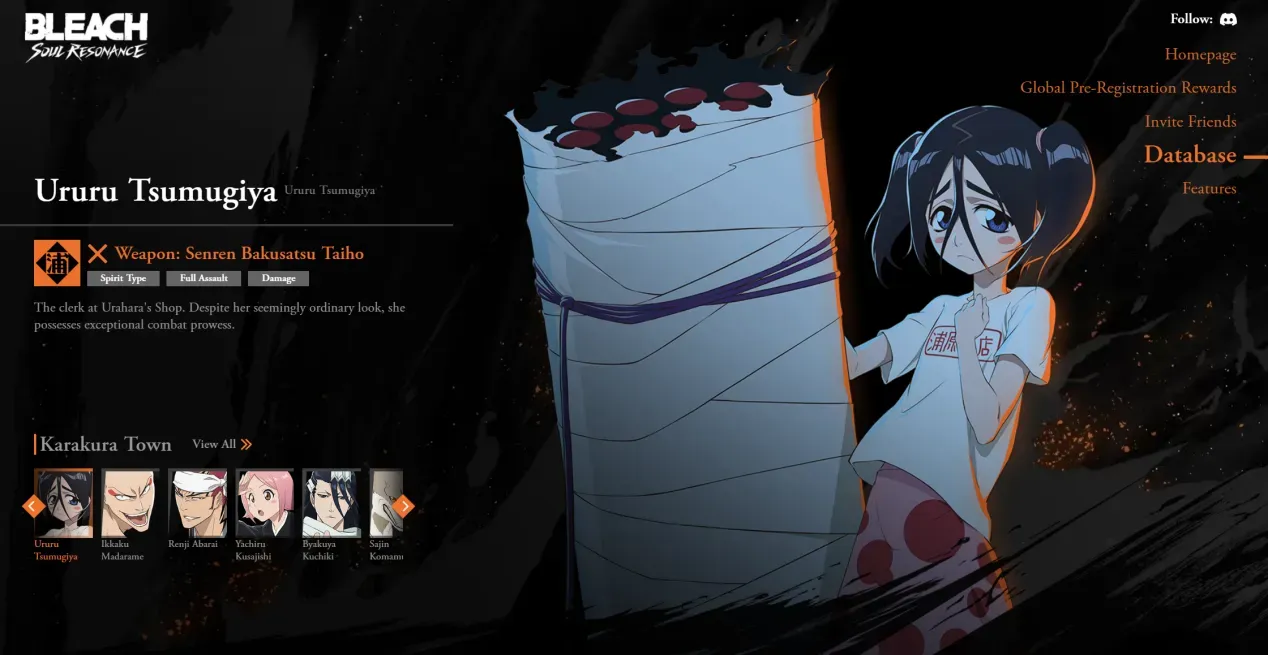
Task: Choose Ikkaku Madarame's portrait
Action: click(130, 503)
